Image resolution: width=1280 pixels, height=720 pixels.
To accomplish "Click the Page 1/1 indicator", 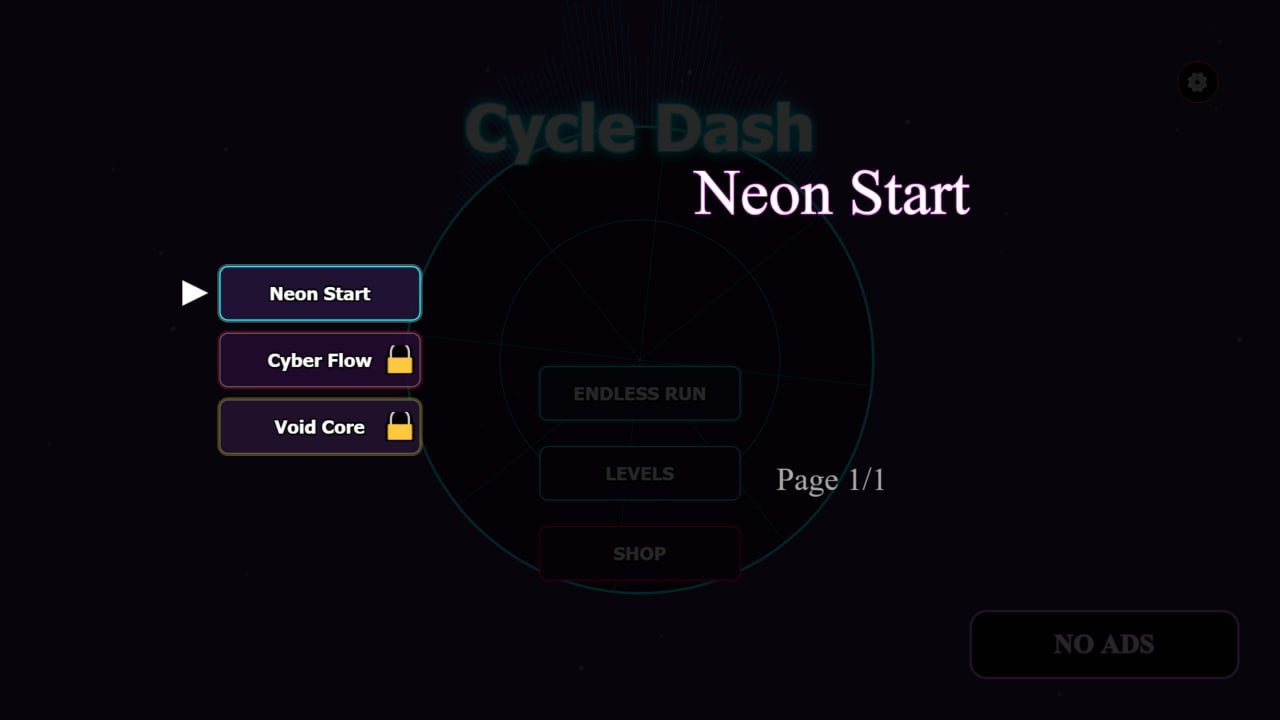I will [x=829, y=480].
